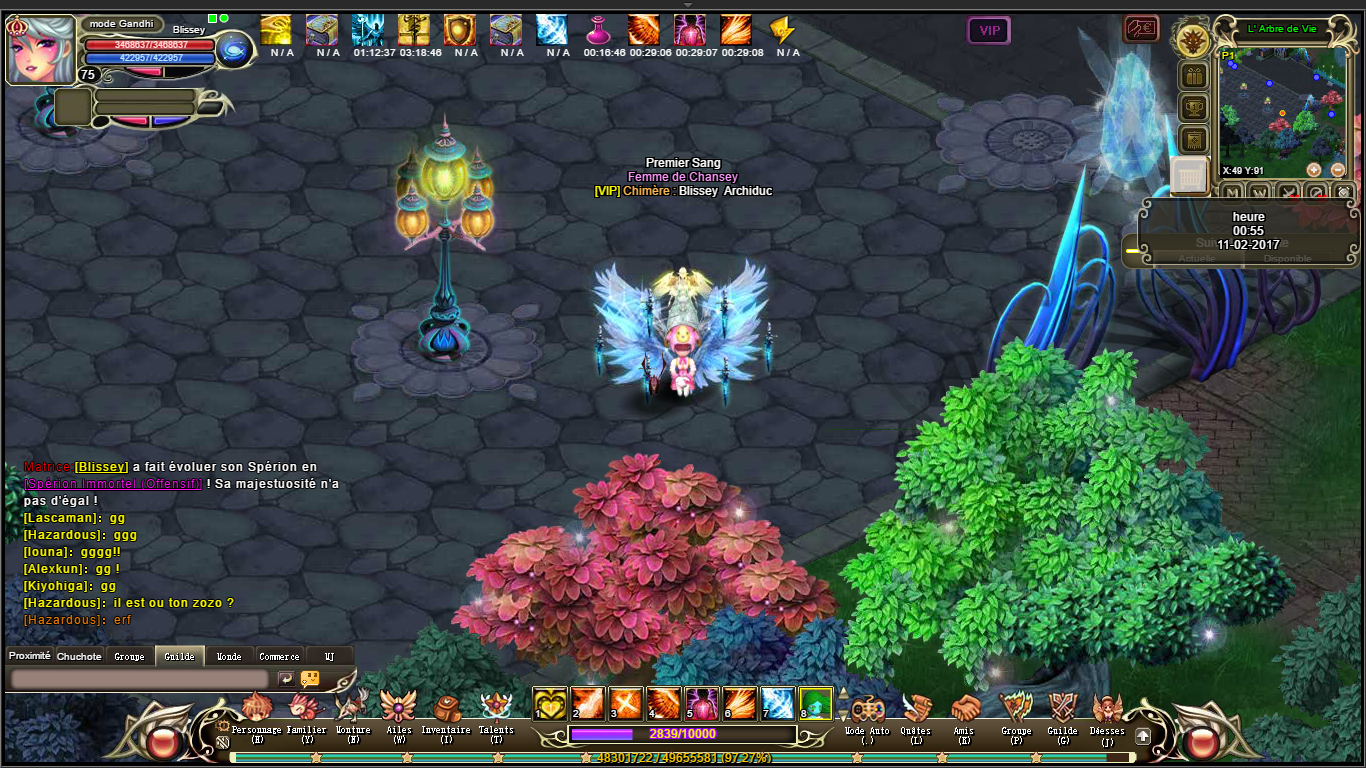Select the Proximité chat tab
Viewport: 1366px width, 768px height.
pos(29,656)
